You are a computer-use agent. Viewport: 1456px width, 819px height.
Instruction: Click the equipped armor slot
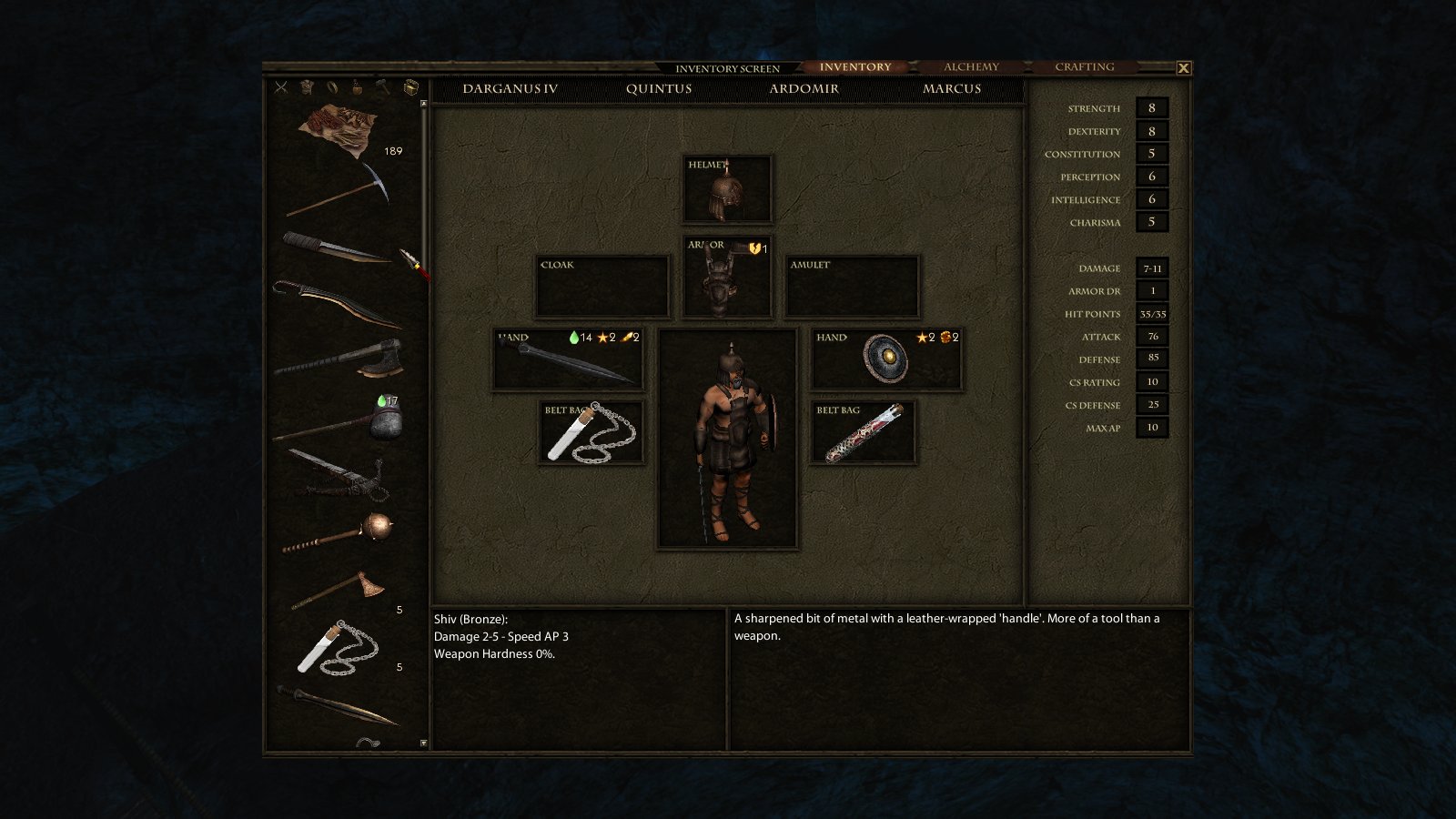tap(727, 278)
